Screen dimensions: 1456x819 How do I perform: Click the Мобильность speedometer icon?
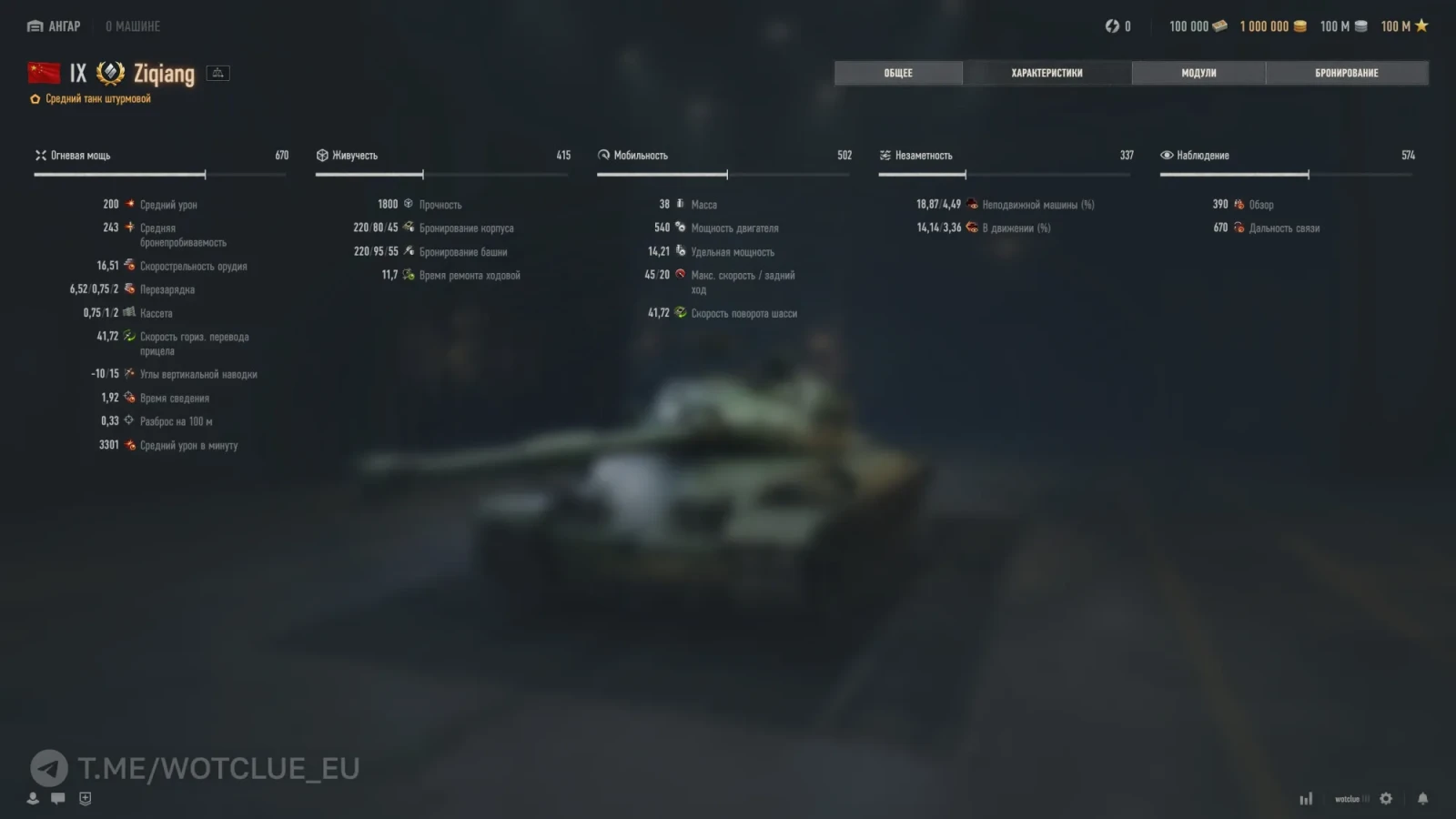603,155
